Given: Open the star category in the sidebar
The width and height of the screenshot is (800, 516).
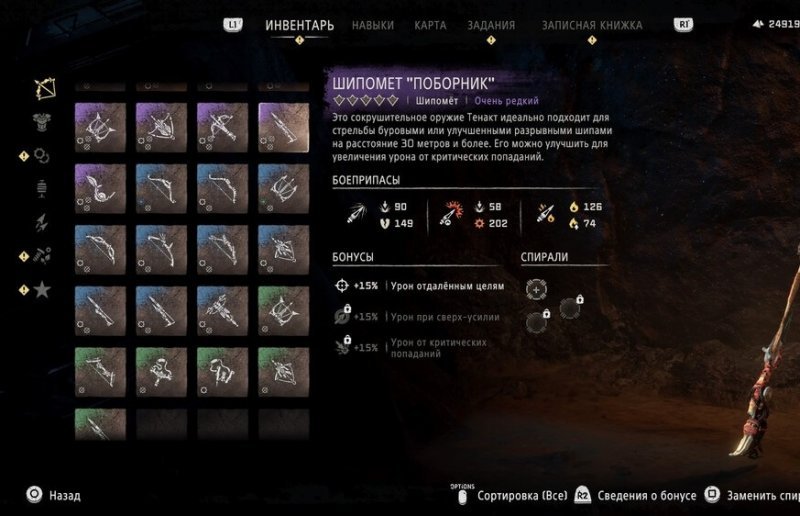Looking at the screenshot, I should pyautogui.click(x=43, y=290).
